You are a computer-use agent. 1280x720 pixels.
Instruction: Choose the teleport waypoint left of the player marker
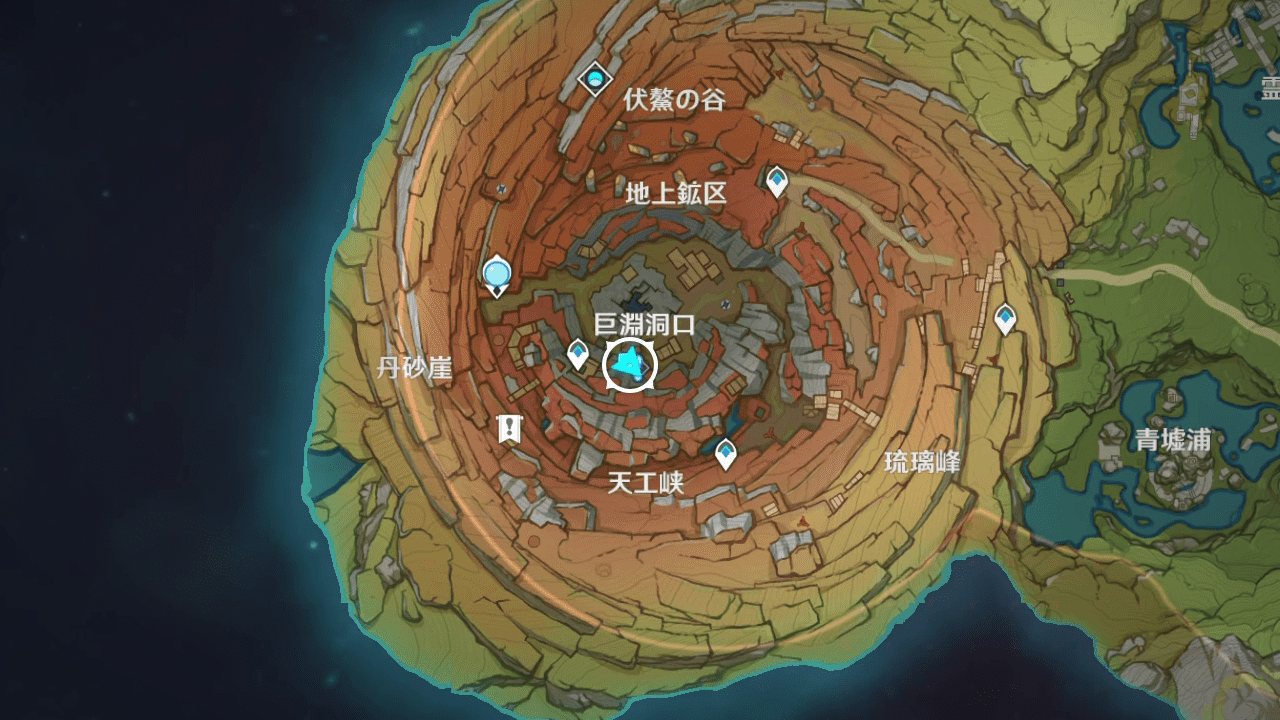click(x=578, y=353)
